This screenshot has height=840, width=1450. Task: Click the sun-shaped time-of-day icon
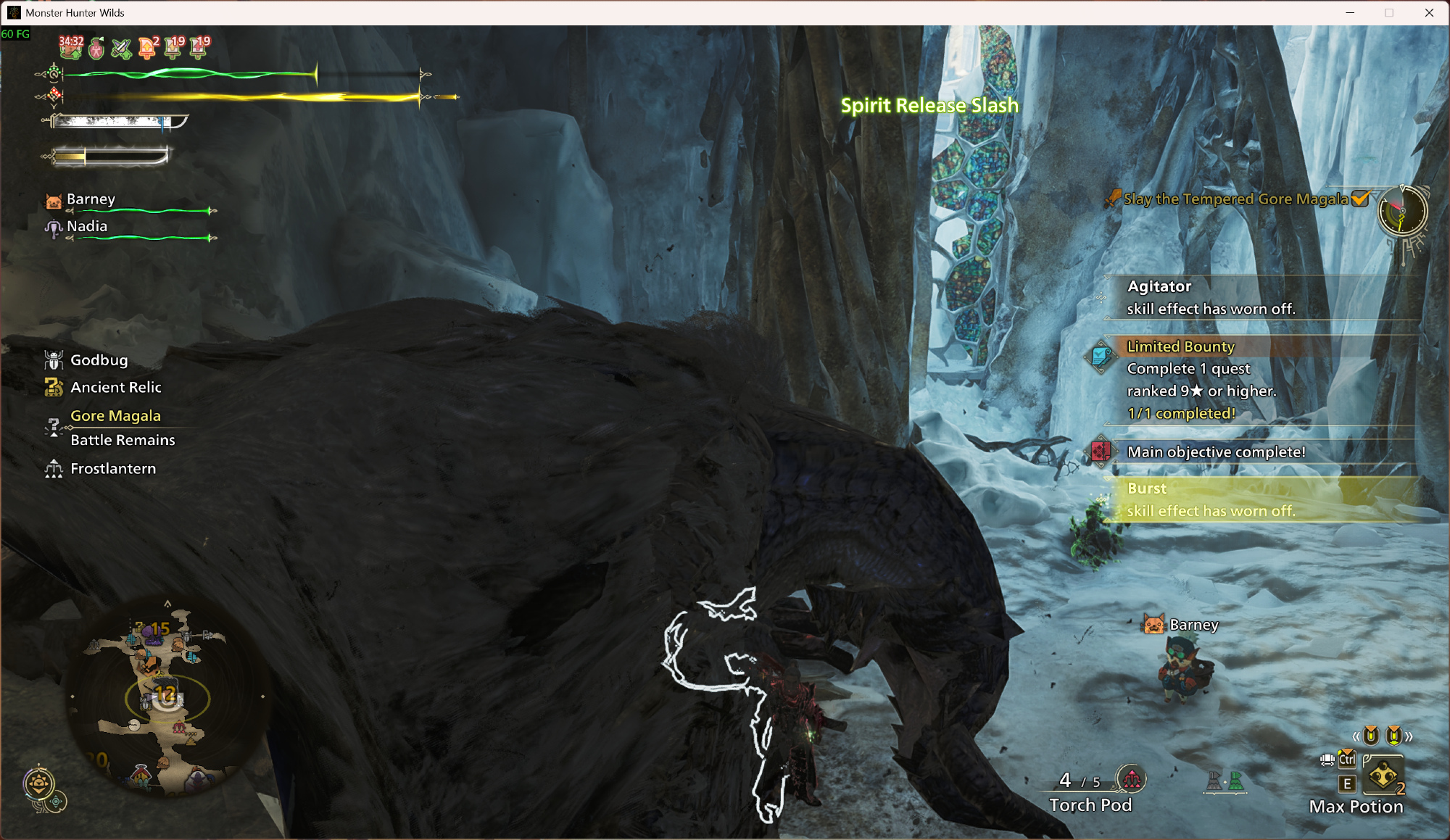click(39, 783)
